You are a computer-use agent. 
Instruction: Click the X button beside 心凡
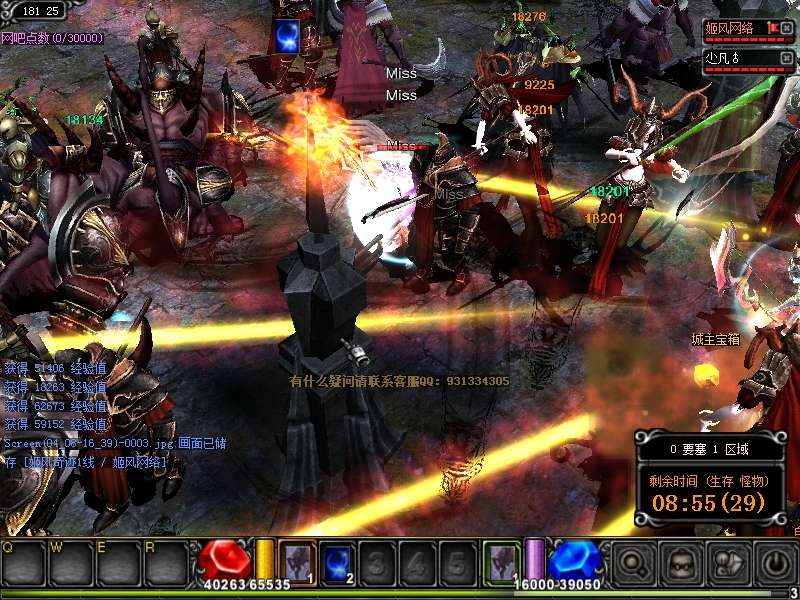pyautogui.click(x=787, y=58)
